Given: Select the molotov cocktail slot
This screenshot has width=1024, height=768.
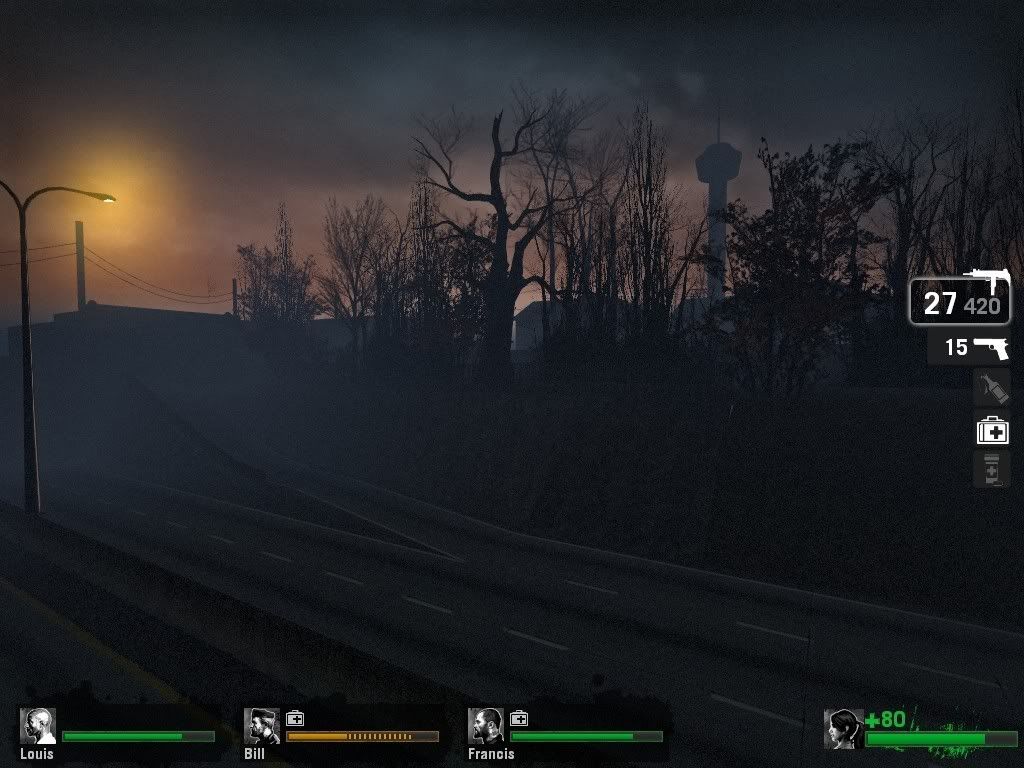Looking at the screenshot, I should pyautogui.click(x=991, y=387).
